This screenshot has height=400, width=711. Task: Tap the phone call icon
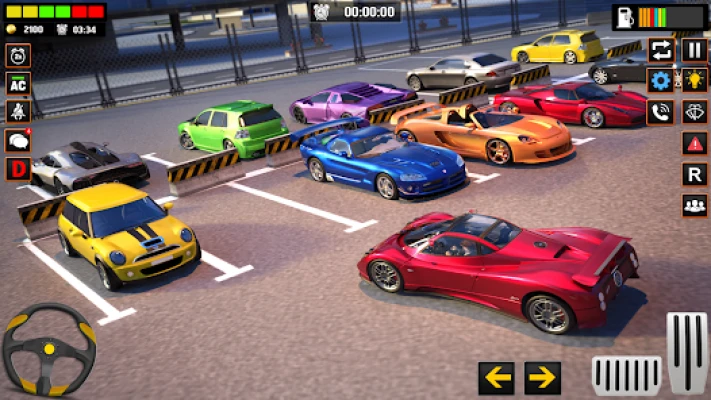pos(660,112)
